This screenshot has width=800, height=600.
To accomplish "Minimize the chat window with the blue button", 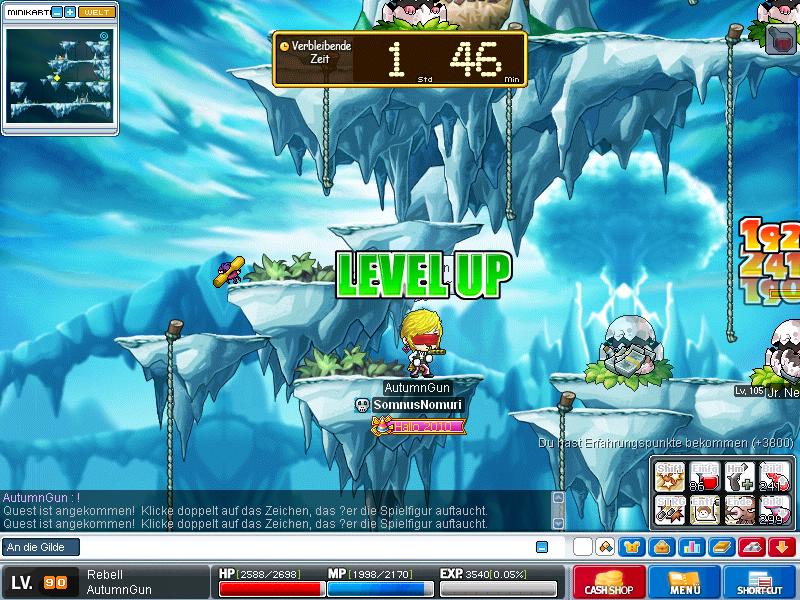I will pyautogui.click(x=542, y=547).
